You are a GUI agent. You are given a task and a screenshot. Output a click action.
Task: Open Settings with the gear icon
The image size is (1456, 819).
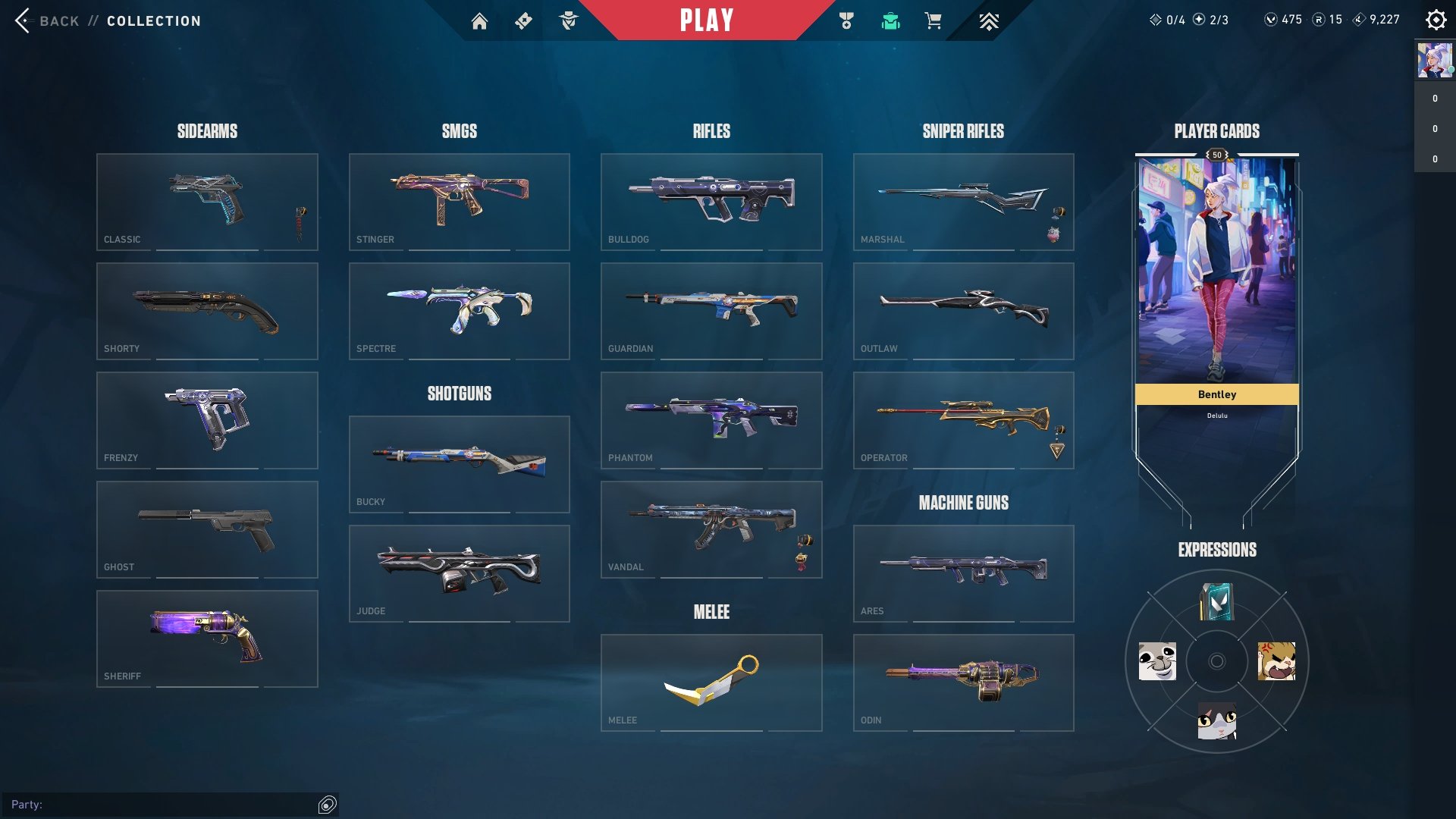pyautogui.click(x=1436, y=20)
